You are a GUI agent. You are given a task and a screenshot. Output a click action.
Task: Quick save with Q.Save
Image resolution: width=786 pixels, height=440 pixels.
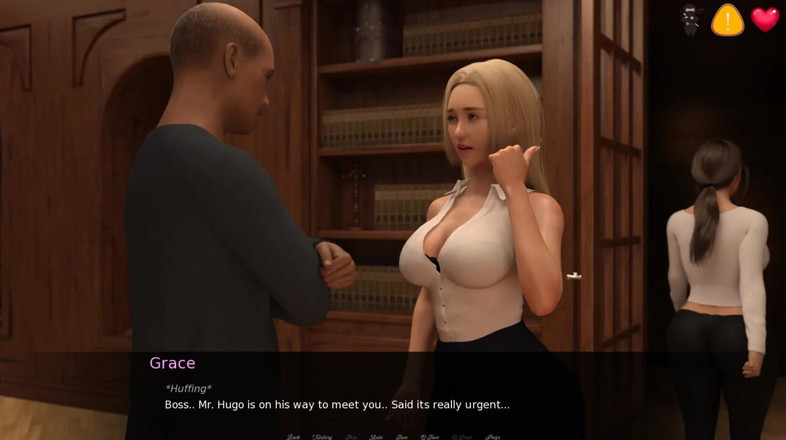[x=429, y=436]
